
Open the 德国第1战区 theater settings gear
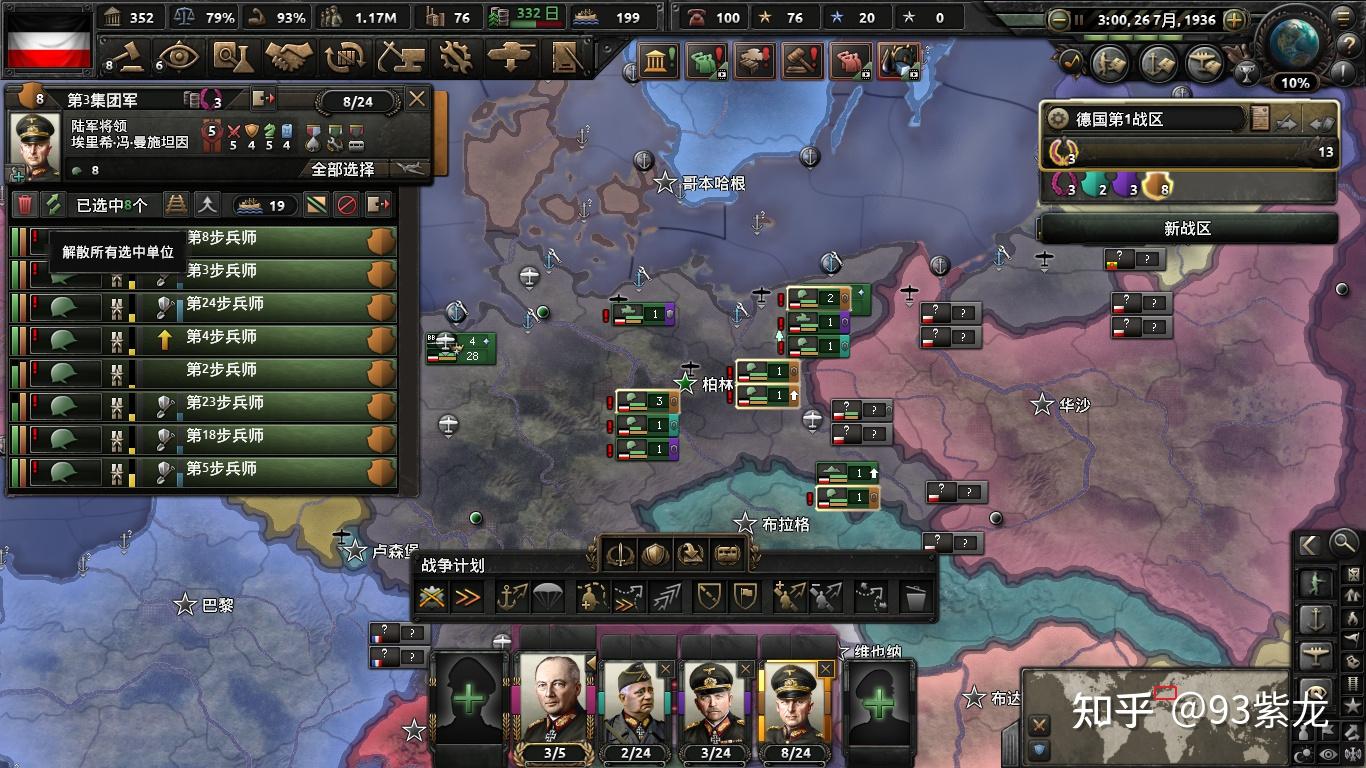pyautogui.click(x=1057, y=119)
